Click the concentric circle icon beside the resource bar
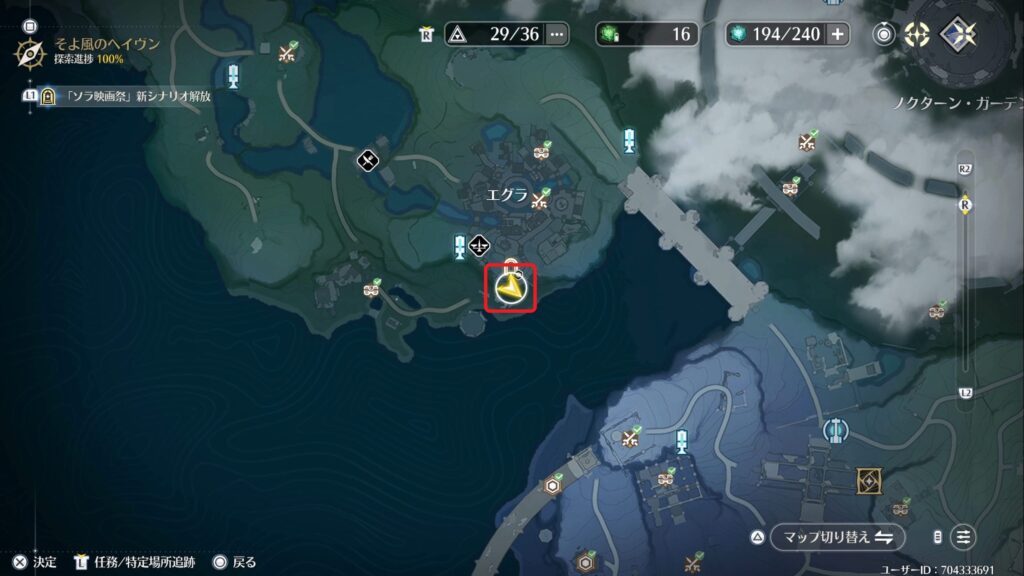Image resolution: width=1024 pixels, height=576 pixels. (885, 34)
